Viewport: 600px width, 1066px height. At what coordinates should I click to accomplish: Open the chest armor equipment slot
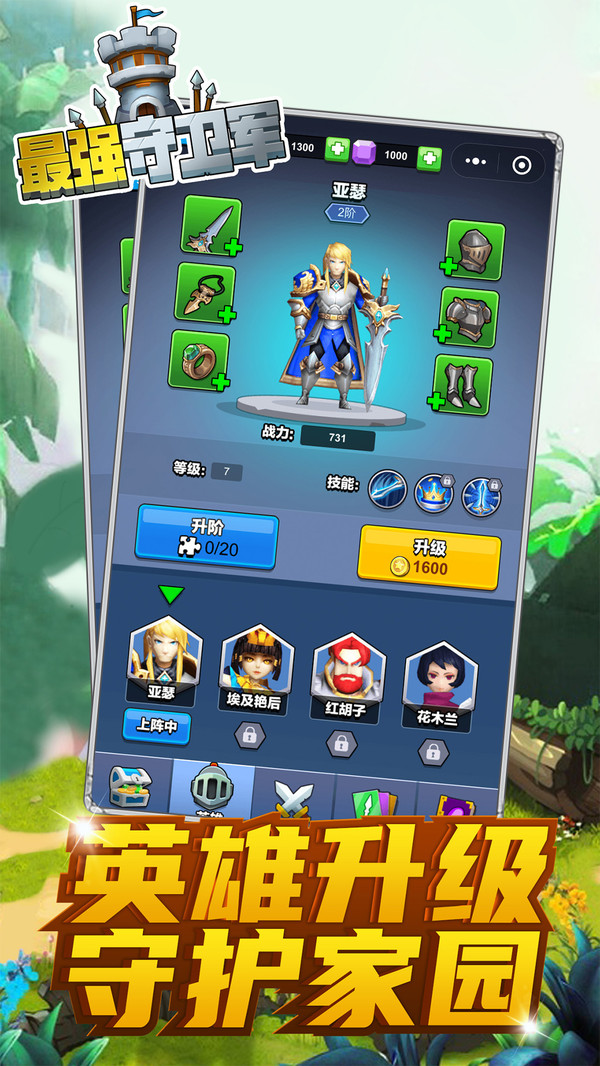coord(469,317)
